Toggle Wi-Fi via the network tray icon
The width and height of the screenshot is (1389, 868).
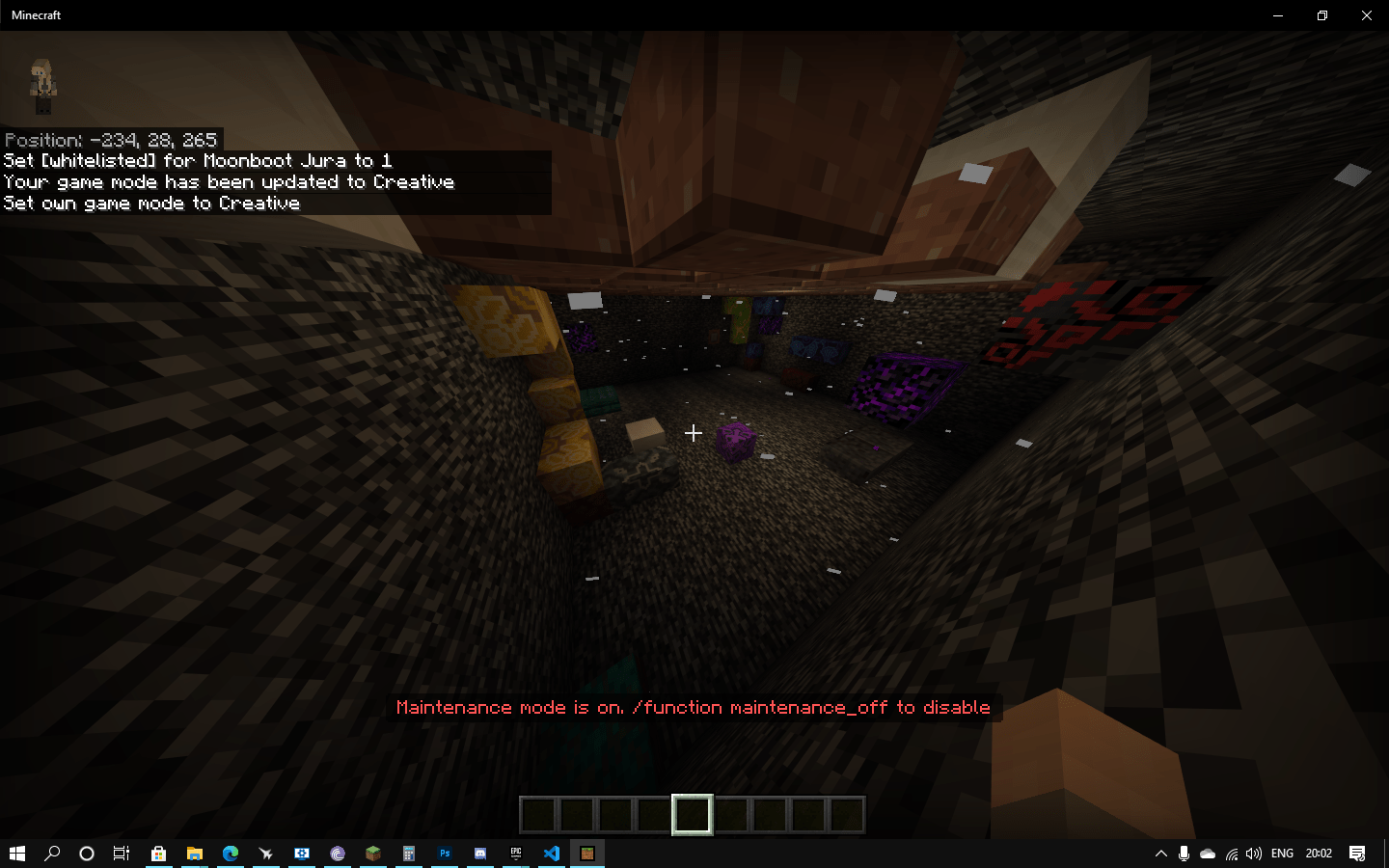(1231, 854)
